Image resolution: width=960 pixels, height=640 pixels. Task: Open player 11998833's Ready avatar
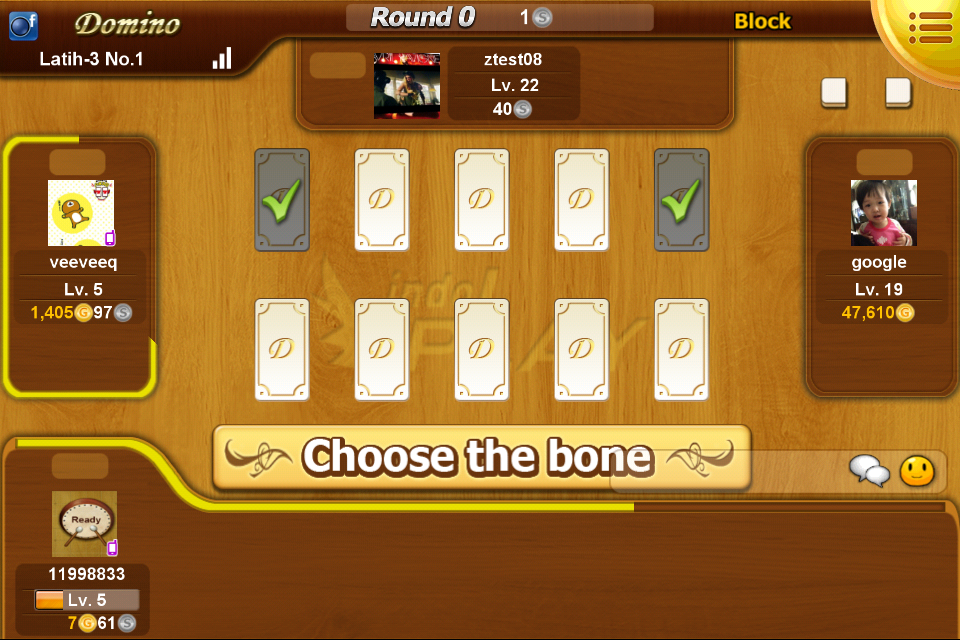pyautogui.click(x=85, y=523)
